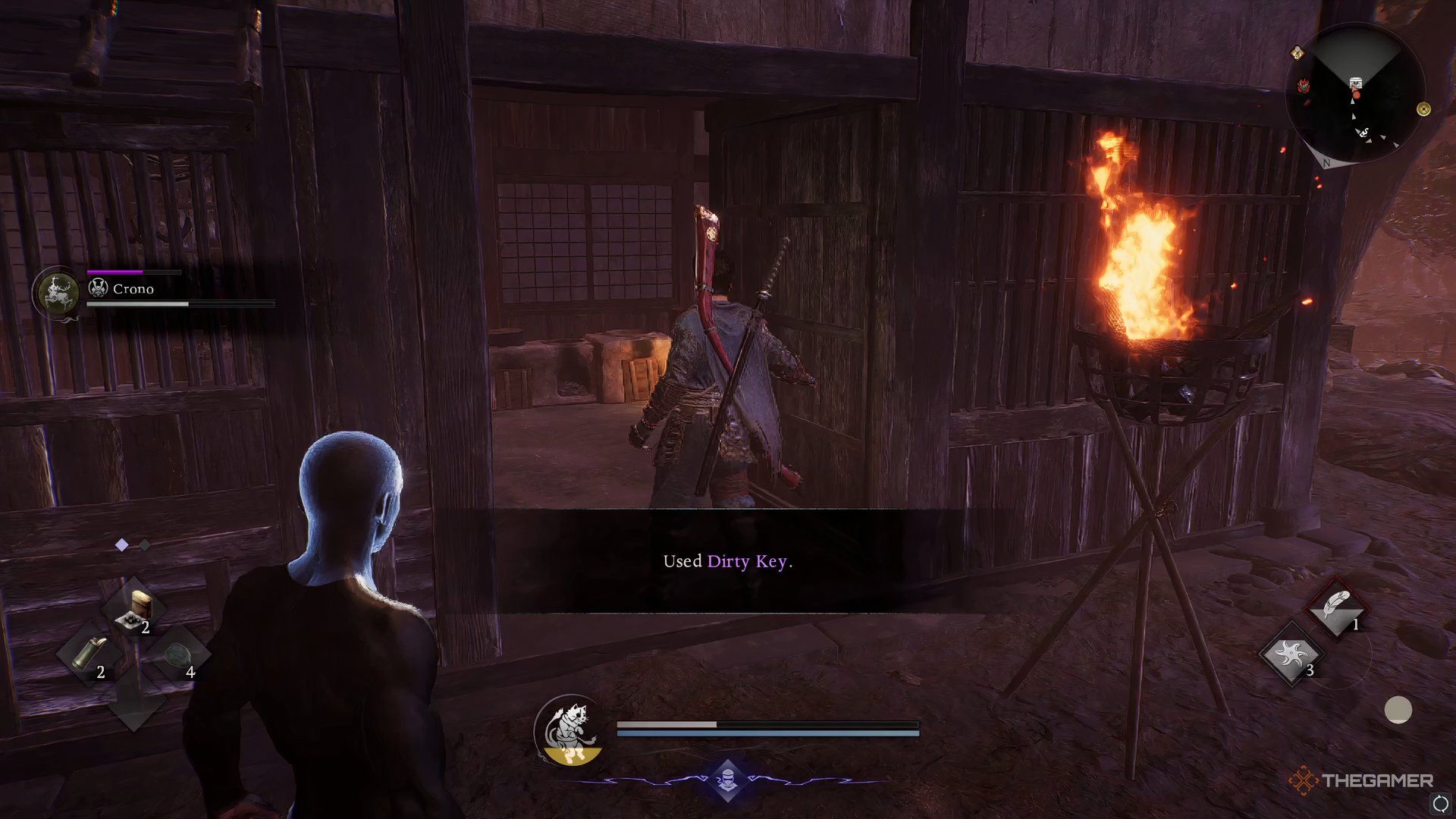Click the round refresh arrows icon in the corner

pos(1440,803)
